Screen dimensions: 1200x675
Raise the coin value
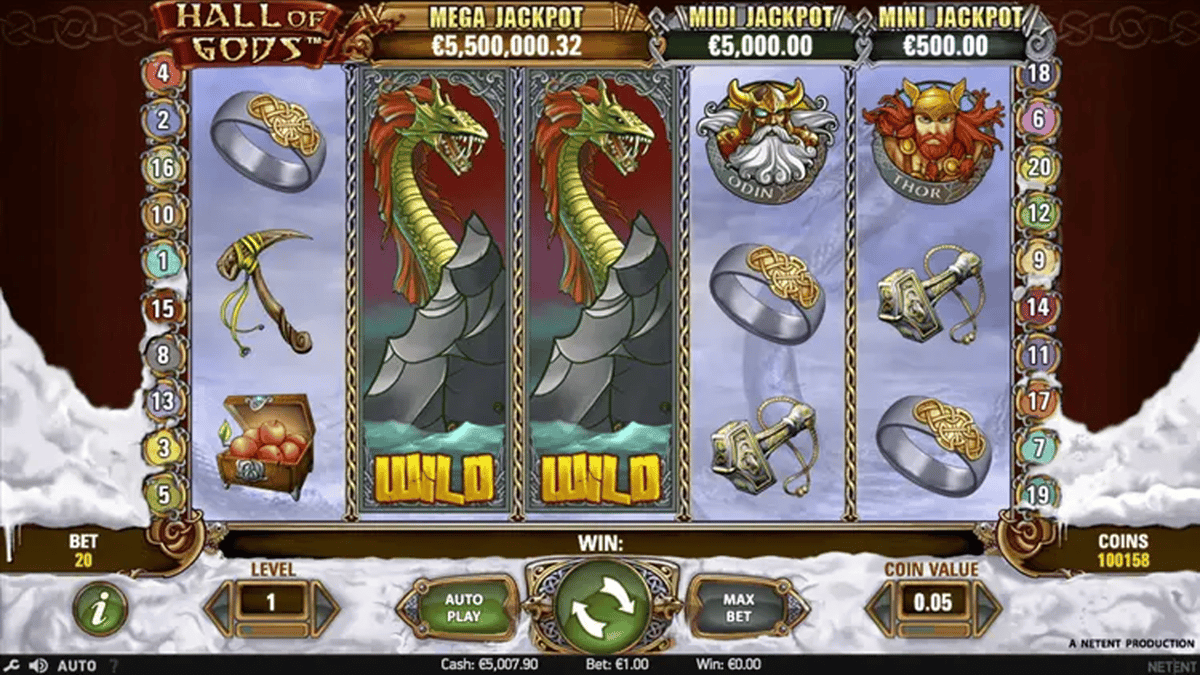tap(985, 602)
